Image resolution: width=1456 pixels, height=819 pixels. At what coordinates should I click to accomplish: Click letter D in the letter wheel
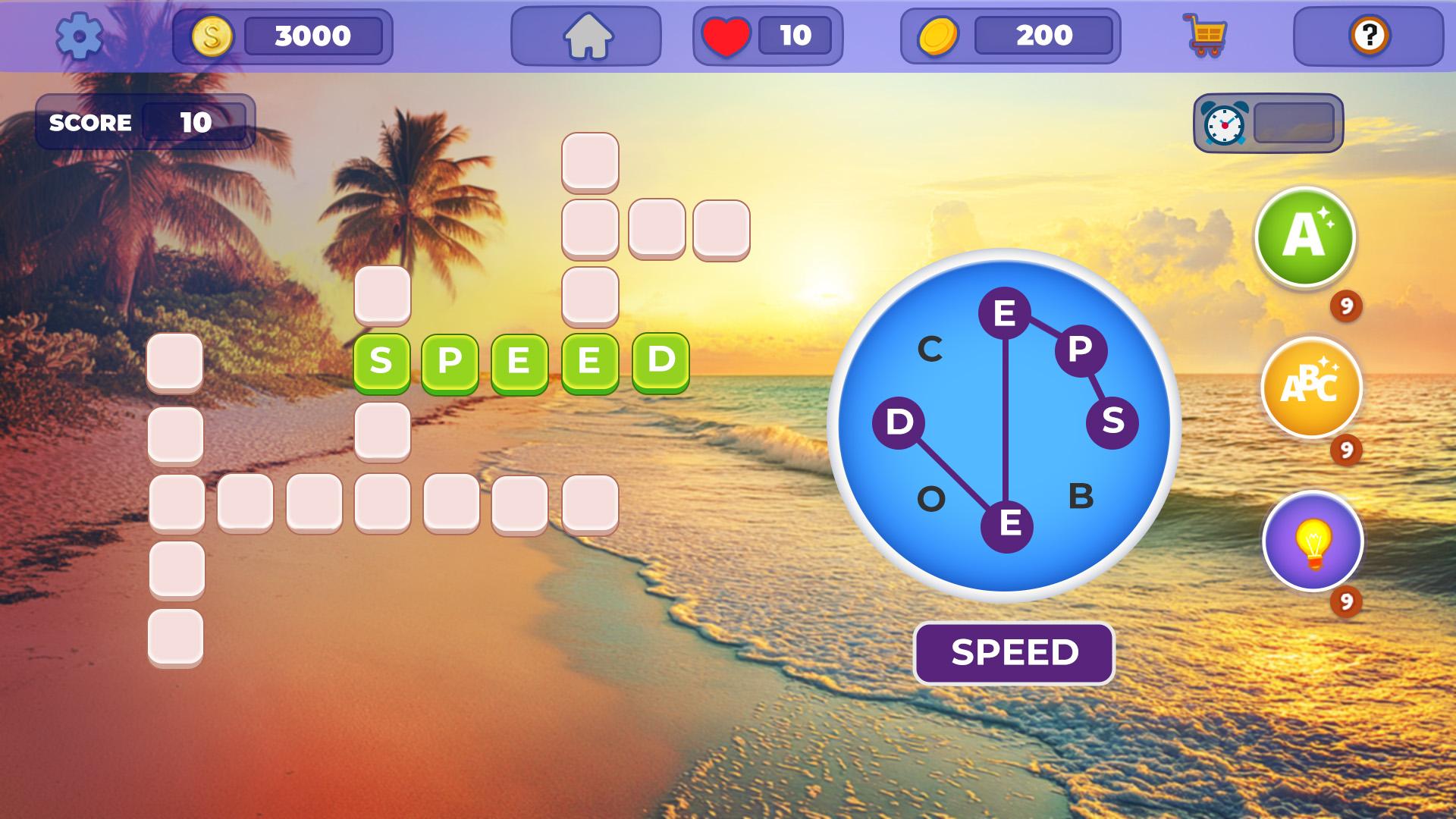(x=898, y=425)
